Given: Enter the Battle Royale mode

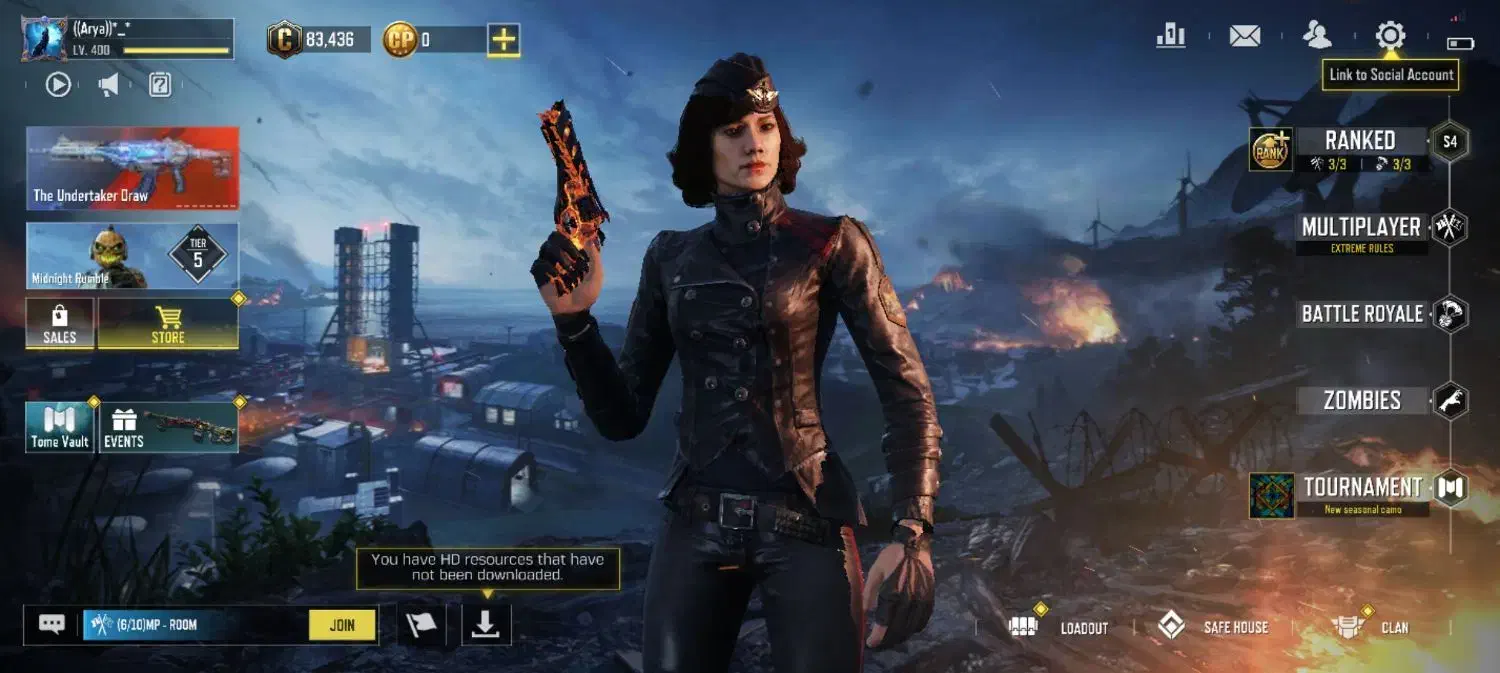Looking at the screenshot, I should [1362, 314].
